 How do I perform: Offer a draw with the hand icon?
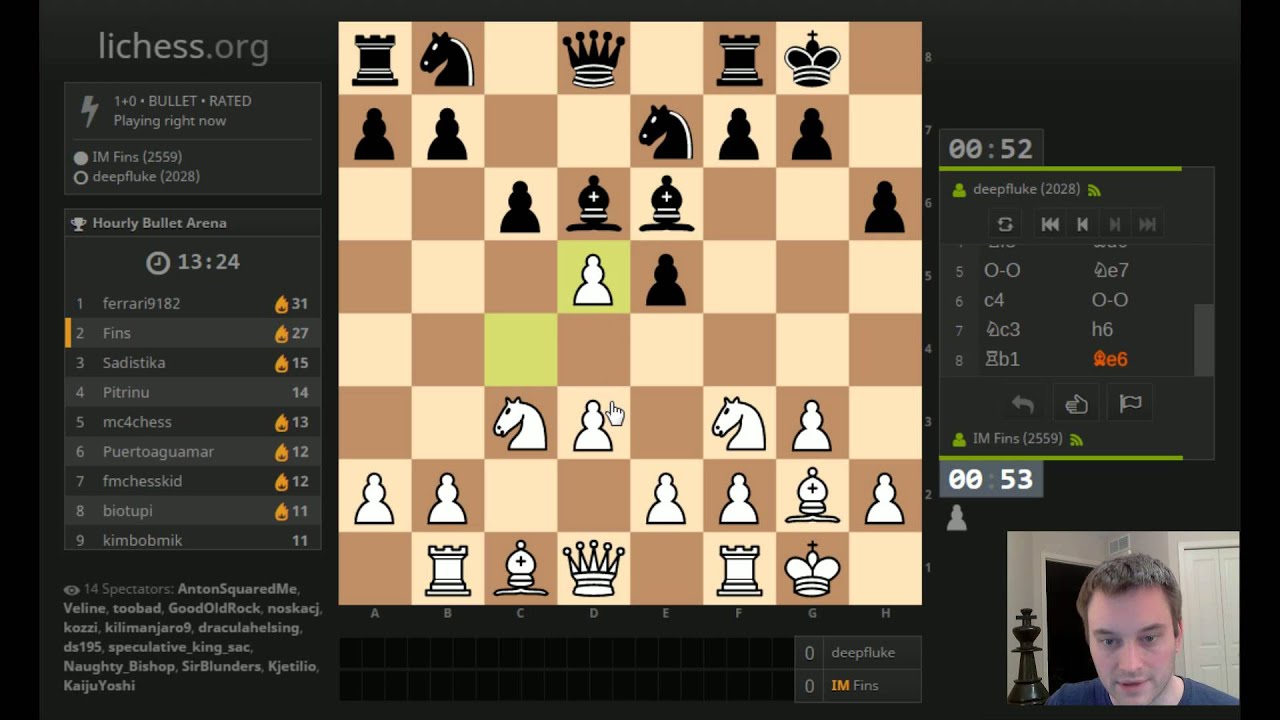(x=1076, y=402)
